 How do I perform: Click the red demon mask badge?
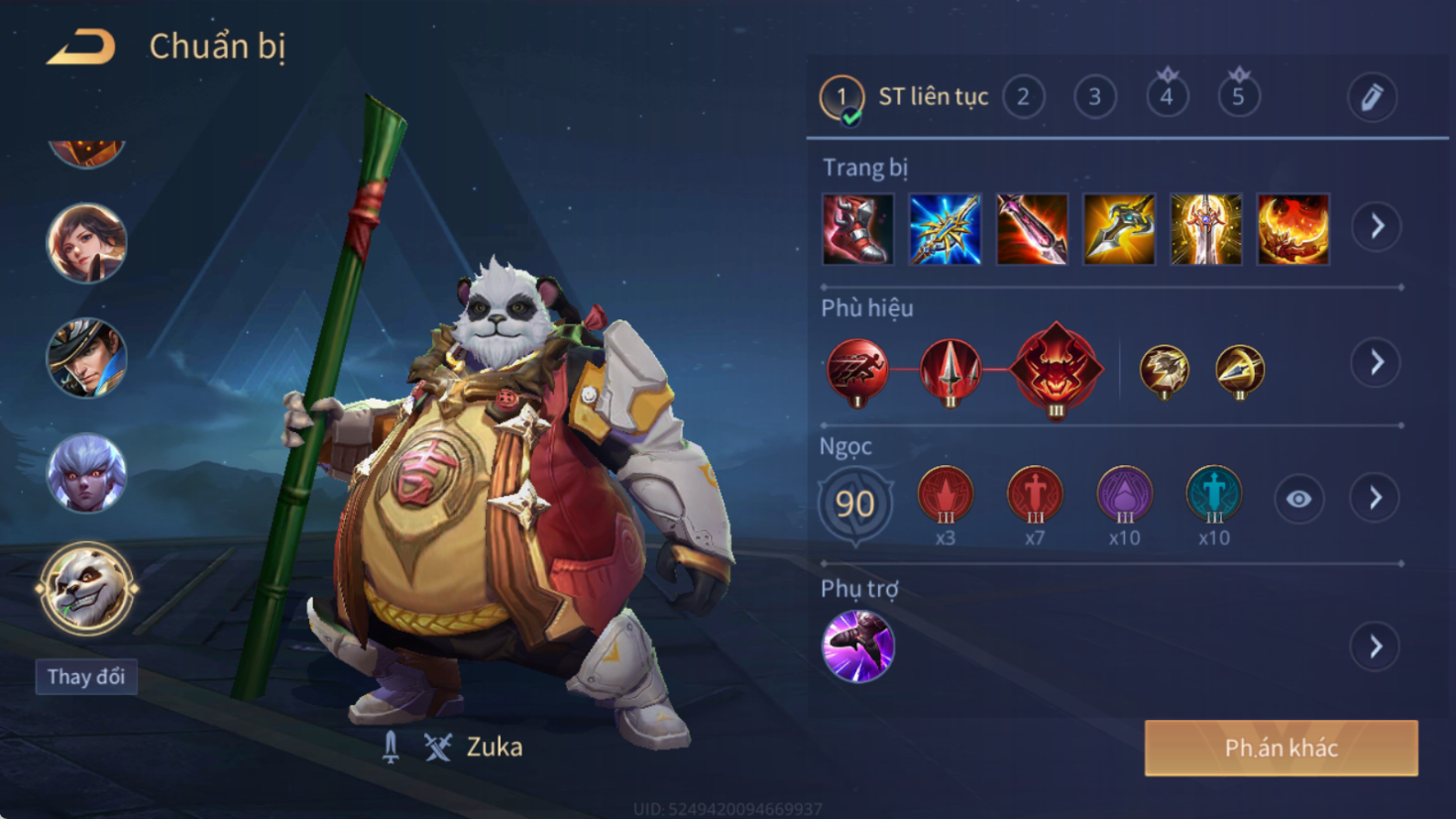tap(1056, 369)
